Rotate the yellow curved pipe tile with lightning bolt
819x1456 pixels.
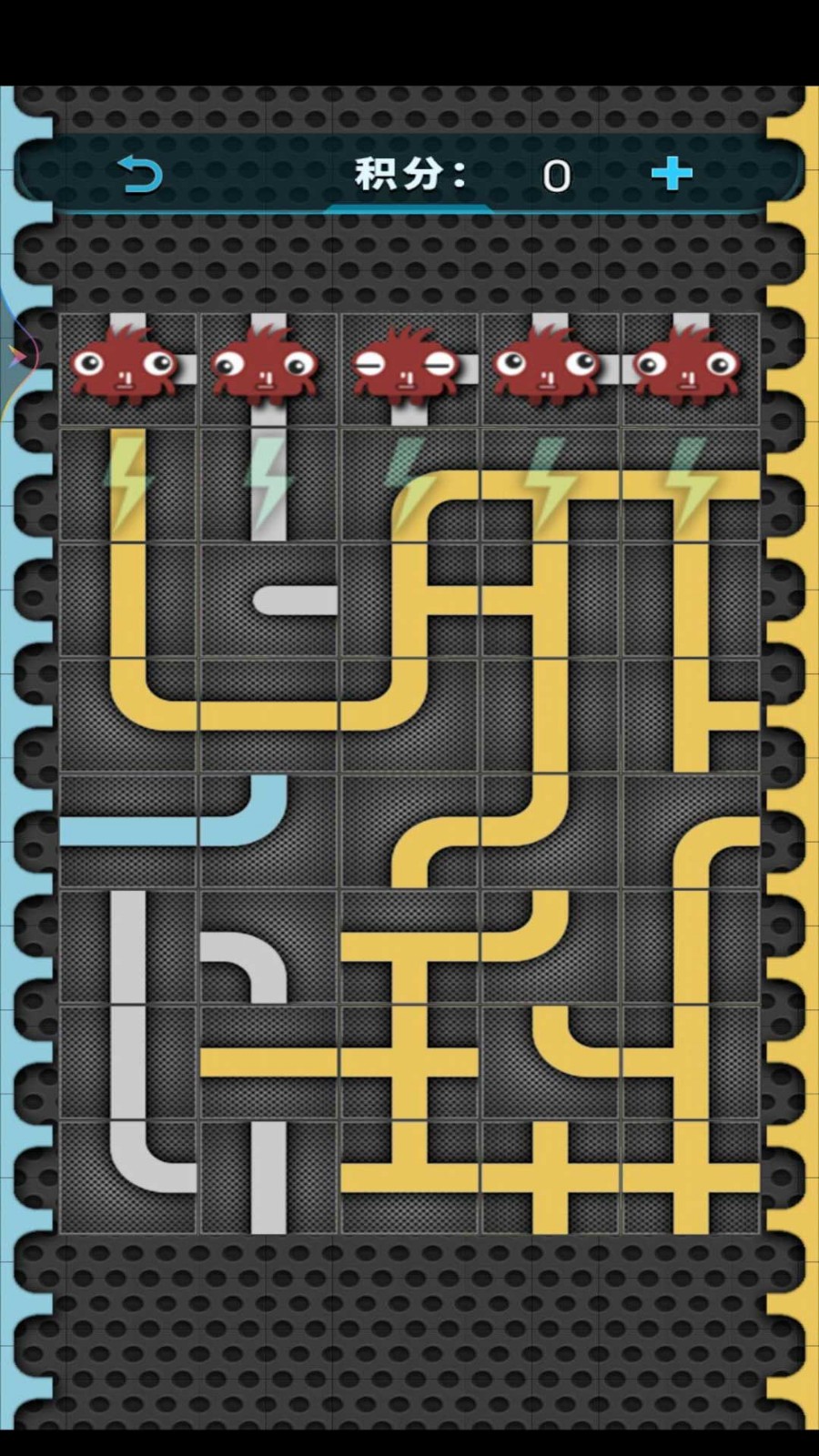409,485
